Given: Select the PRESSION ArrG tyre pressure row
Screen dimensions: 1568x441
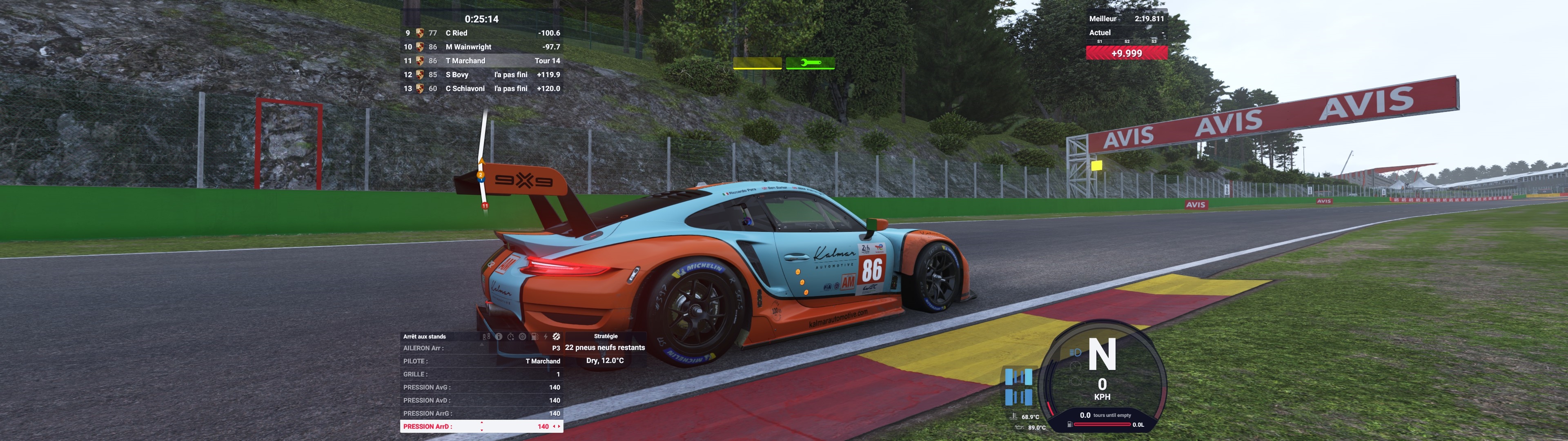Looking at the screenshot, I should pyautogui.click(x=481, y=414).
